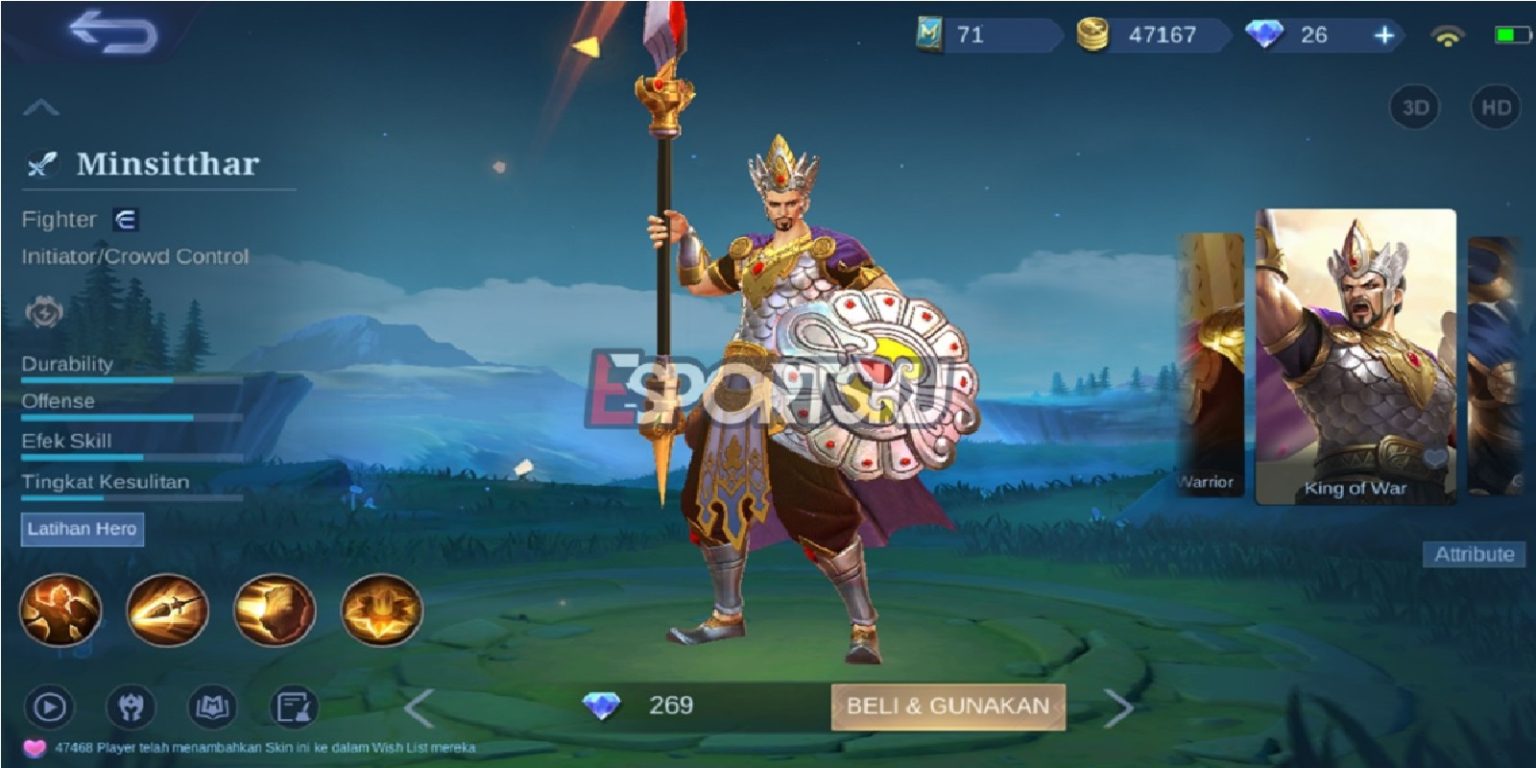Open Latihan Hero practice mode

pos(82,529)
